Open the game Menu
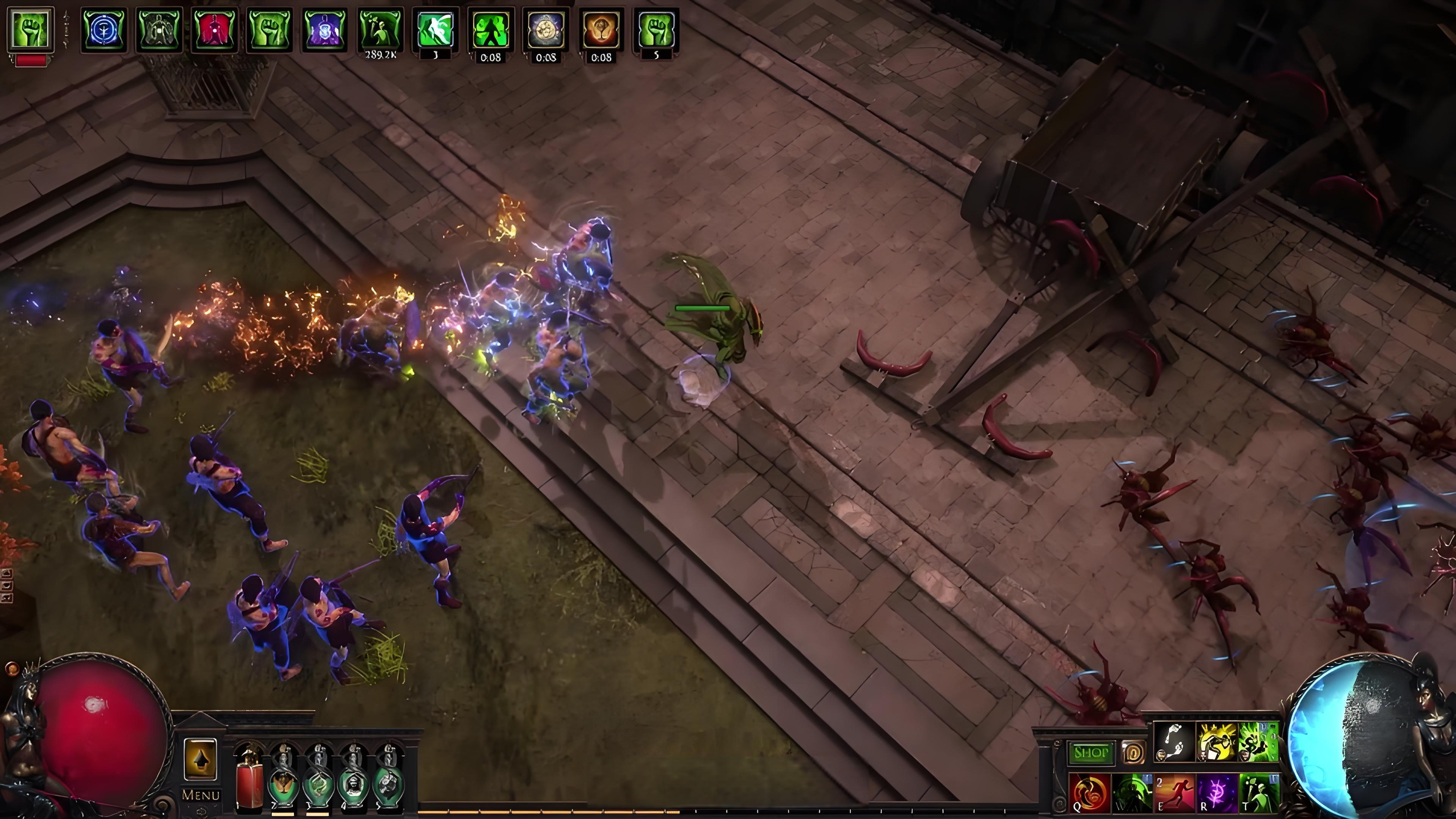Image resolution: width=1456 pixels, height=819 pixels. coord(201,795)
